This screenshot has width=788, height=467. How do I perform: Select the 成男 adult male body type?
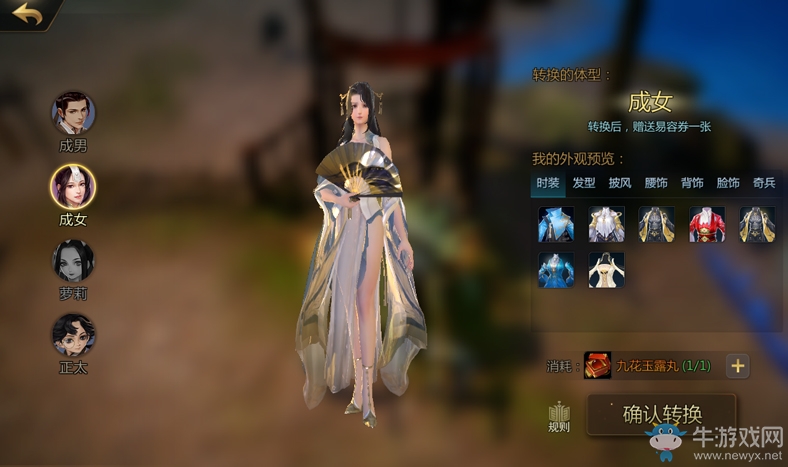[73, 113]
